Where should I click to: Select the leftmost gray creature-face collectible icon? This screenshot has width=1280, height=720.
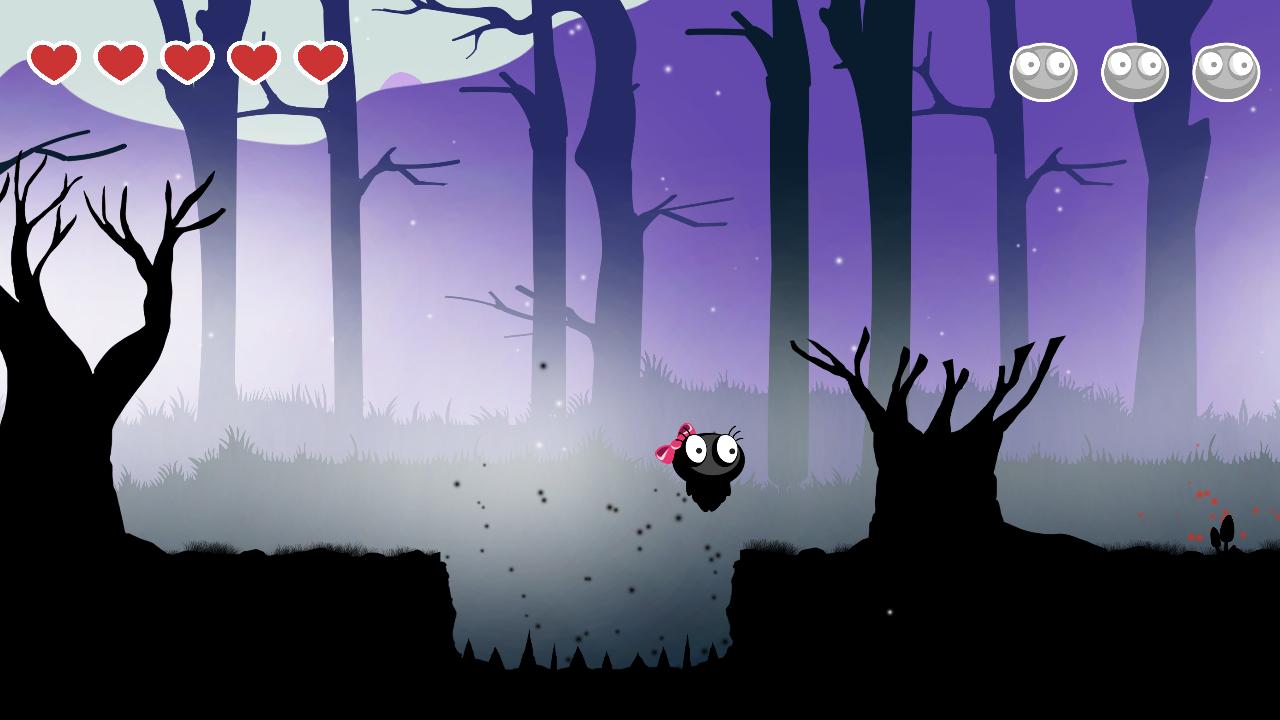point(1045,70)
